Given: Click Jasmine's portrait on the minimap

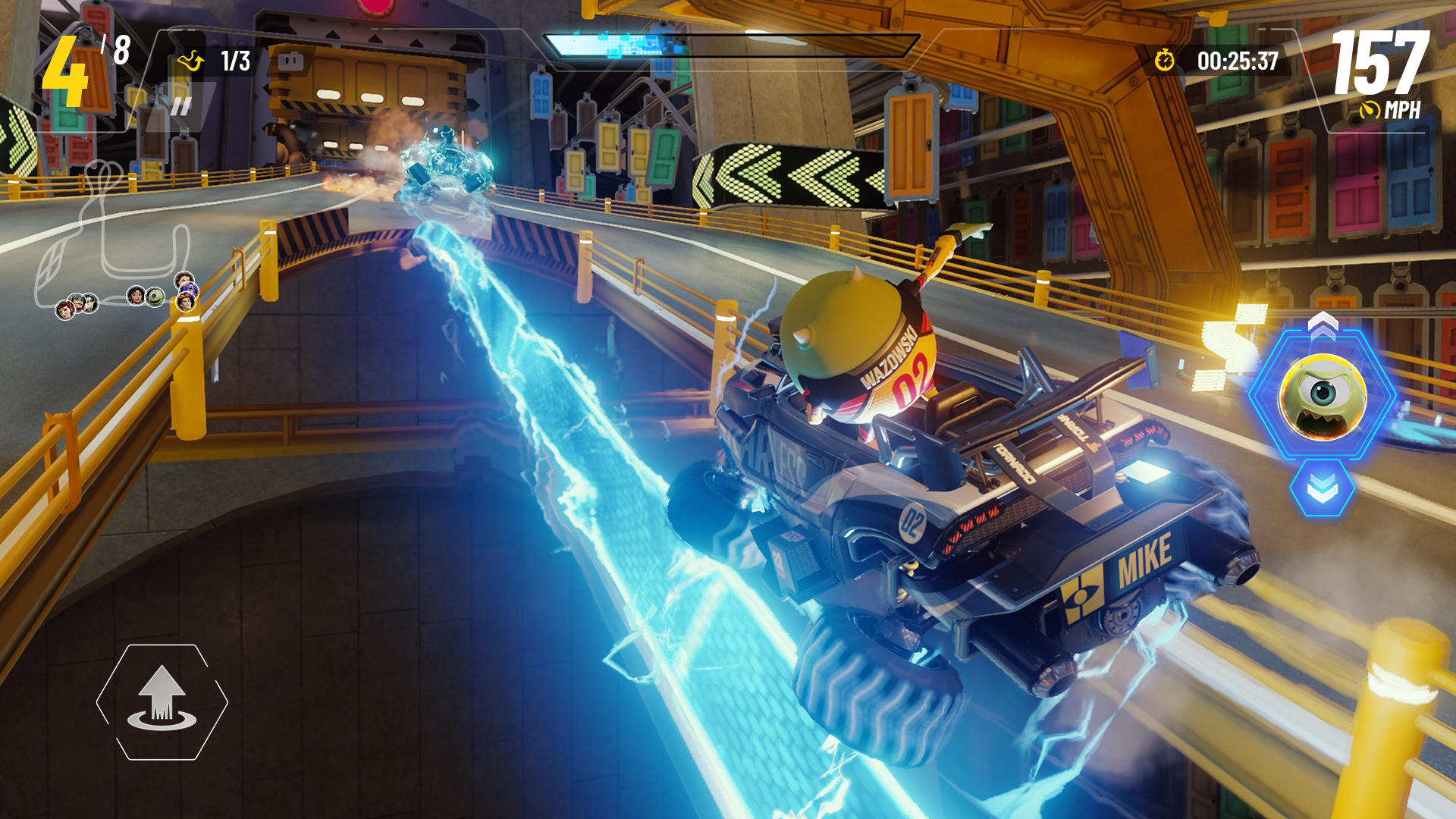Looking at the screenshot, I should 135,297.
